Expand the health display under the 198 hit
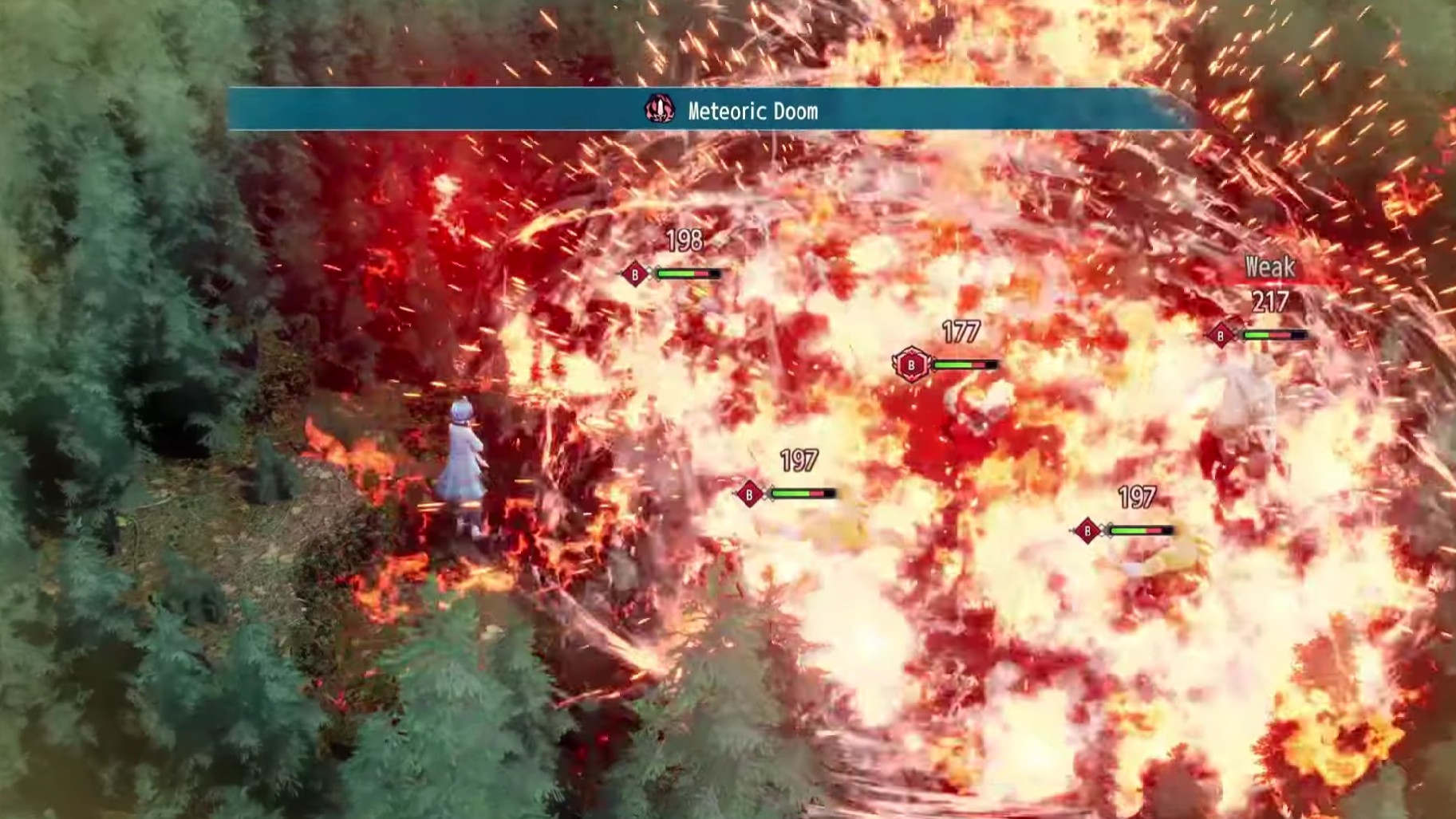This screenshot has width=1456, height=819. point(688,272)
